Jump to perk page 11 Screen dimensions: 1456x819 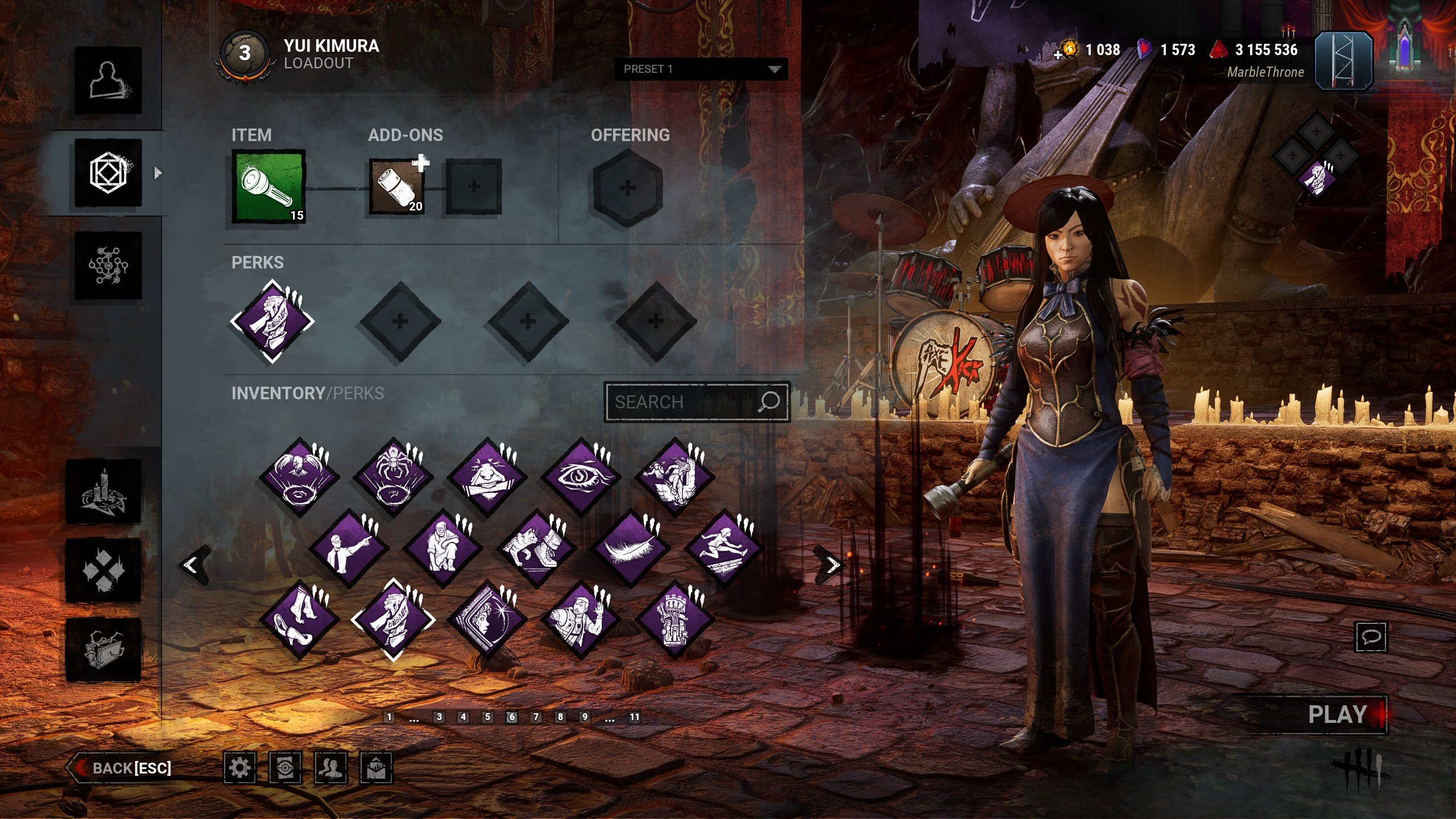[634, 717]
